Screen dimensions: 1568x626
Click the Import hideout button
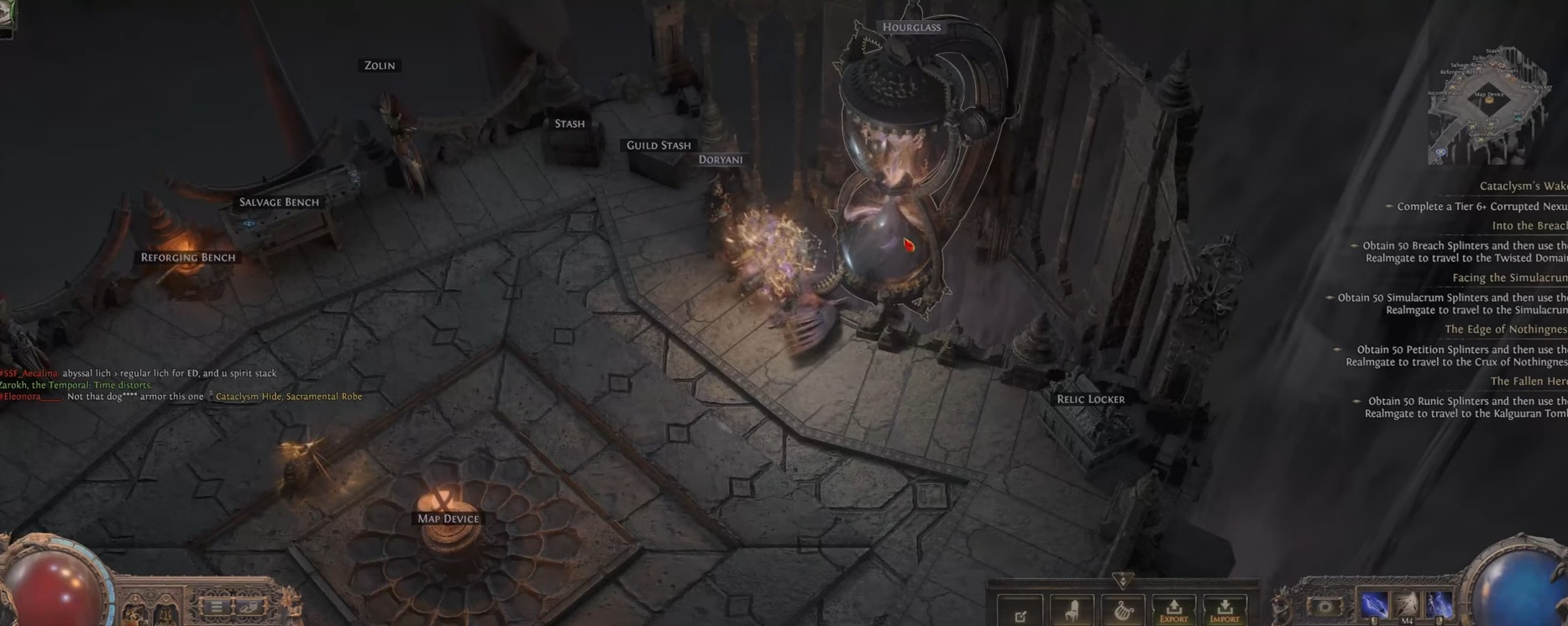pos(1225,611)
